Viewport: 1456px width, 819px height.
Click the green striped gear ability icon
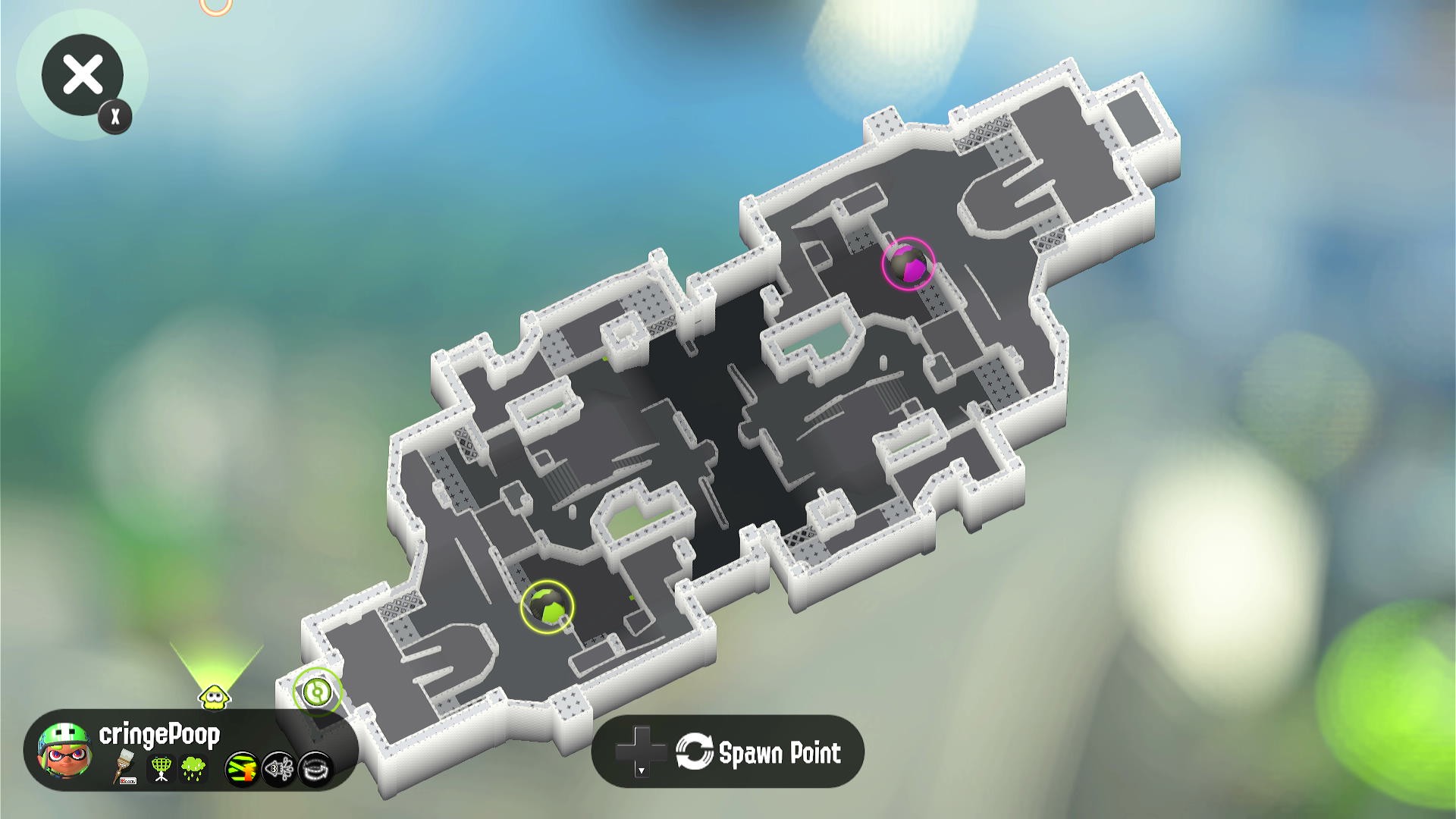[x=243, y=770]
